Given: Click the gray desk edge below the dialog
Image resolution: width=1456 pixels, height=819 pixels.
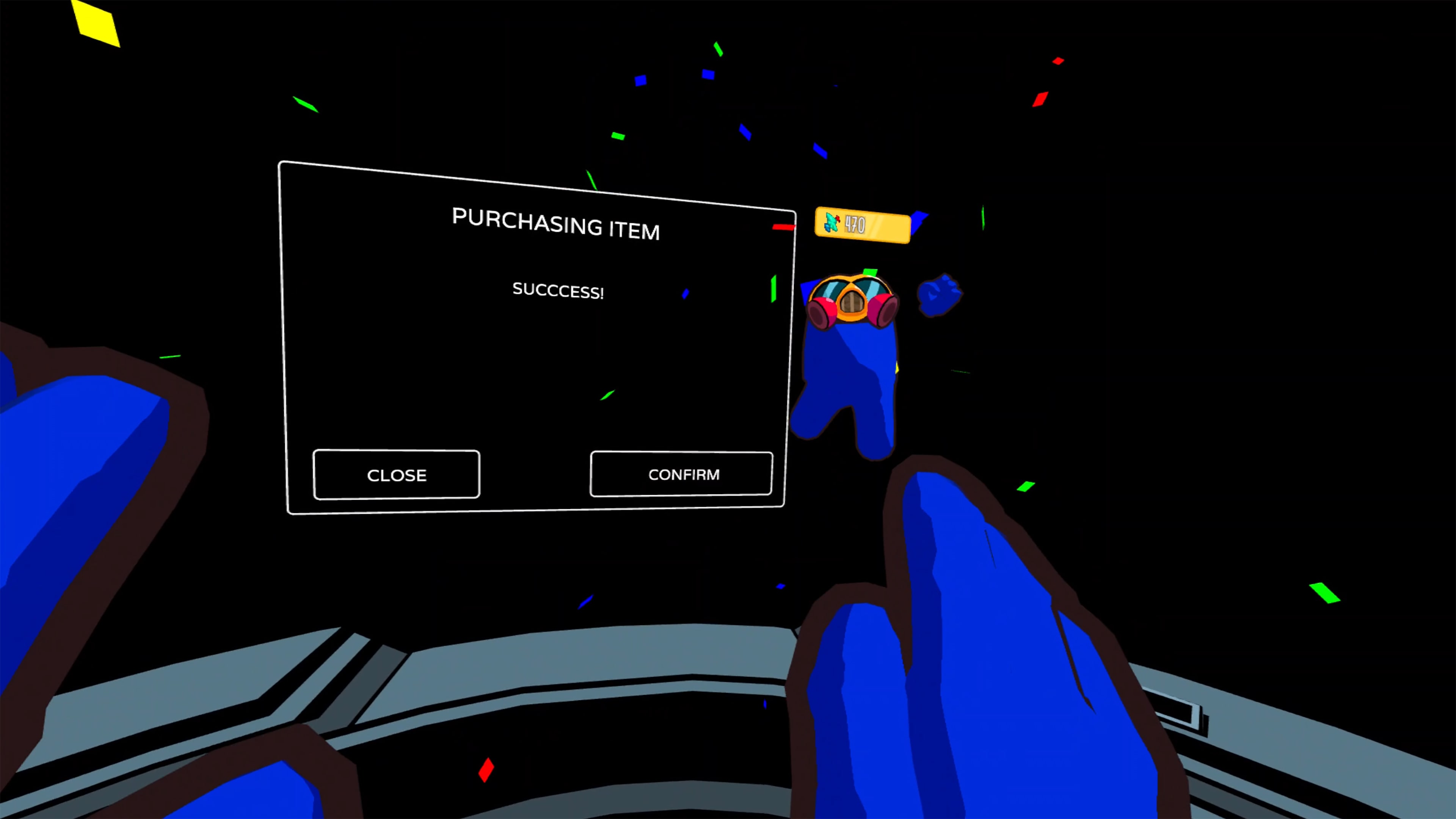Looking at the screenshot, I should (509, 656).
